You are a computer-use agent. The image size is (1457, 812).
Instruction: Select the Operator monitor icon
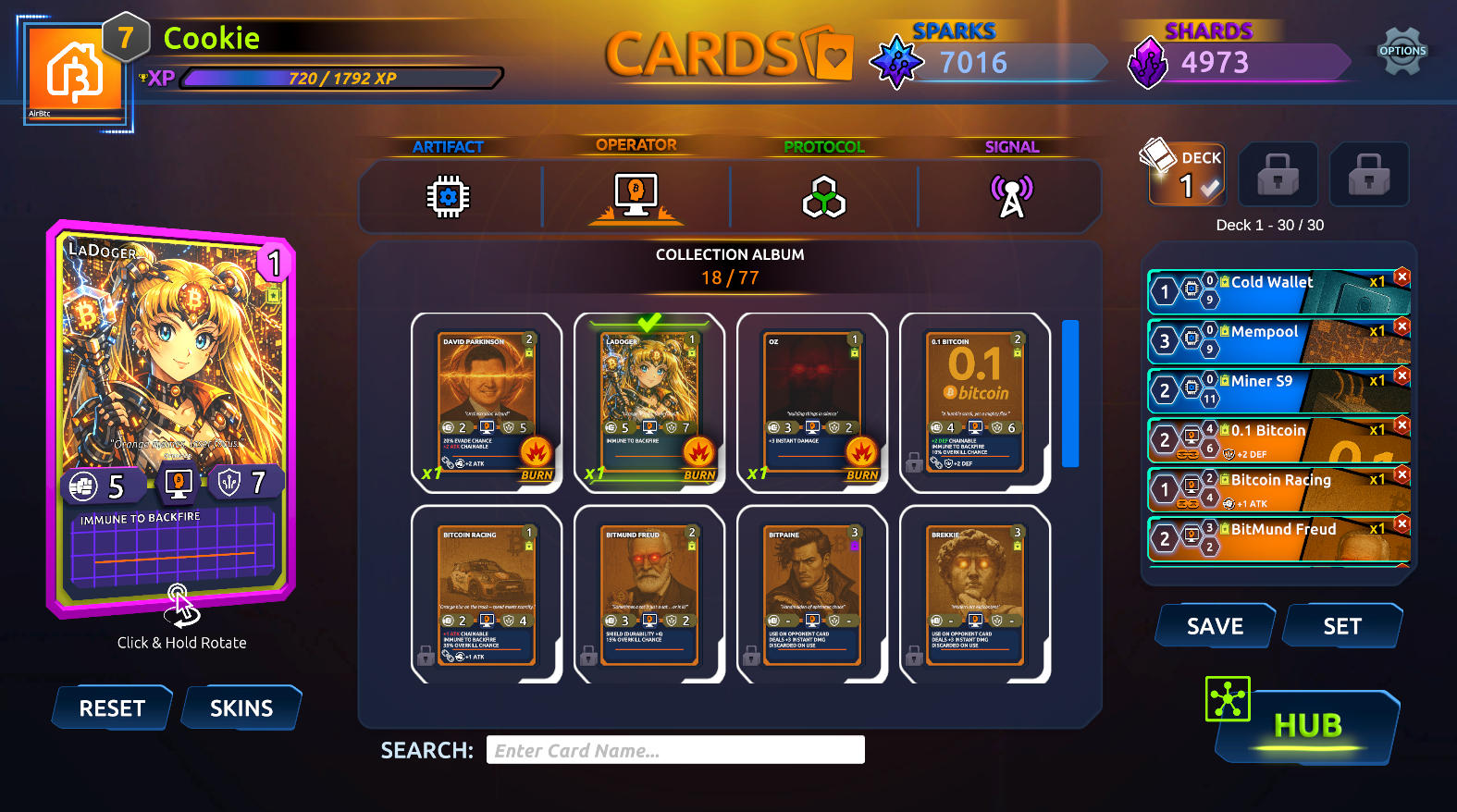[x=636, y=194]
